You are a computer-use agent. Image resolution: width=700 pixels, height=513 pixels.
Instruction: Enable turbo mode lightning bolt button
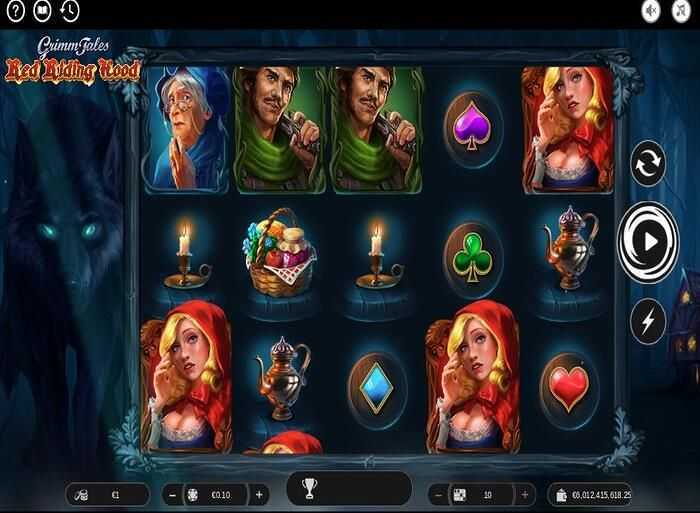point(648,320)
